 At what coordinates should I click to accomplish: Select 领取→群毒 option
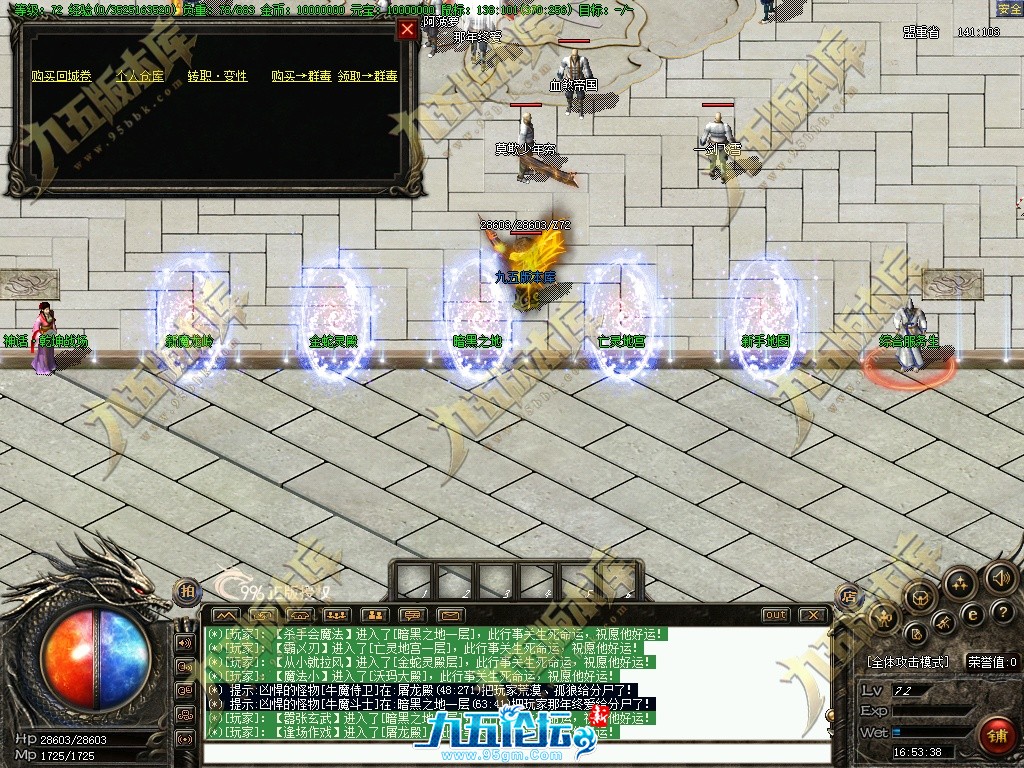coord(367,76)
